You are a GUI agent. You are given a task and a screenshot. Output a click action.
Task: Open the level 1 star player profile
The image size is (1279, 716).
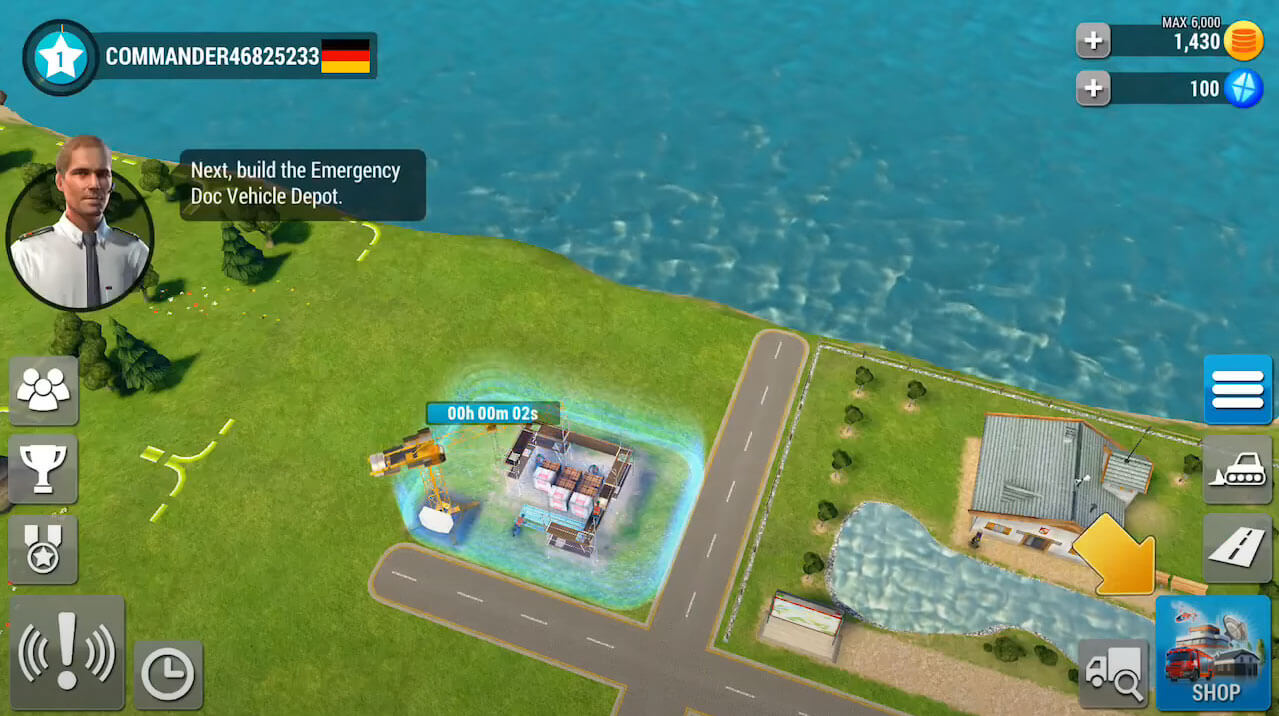tap(60, 58)
